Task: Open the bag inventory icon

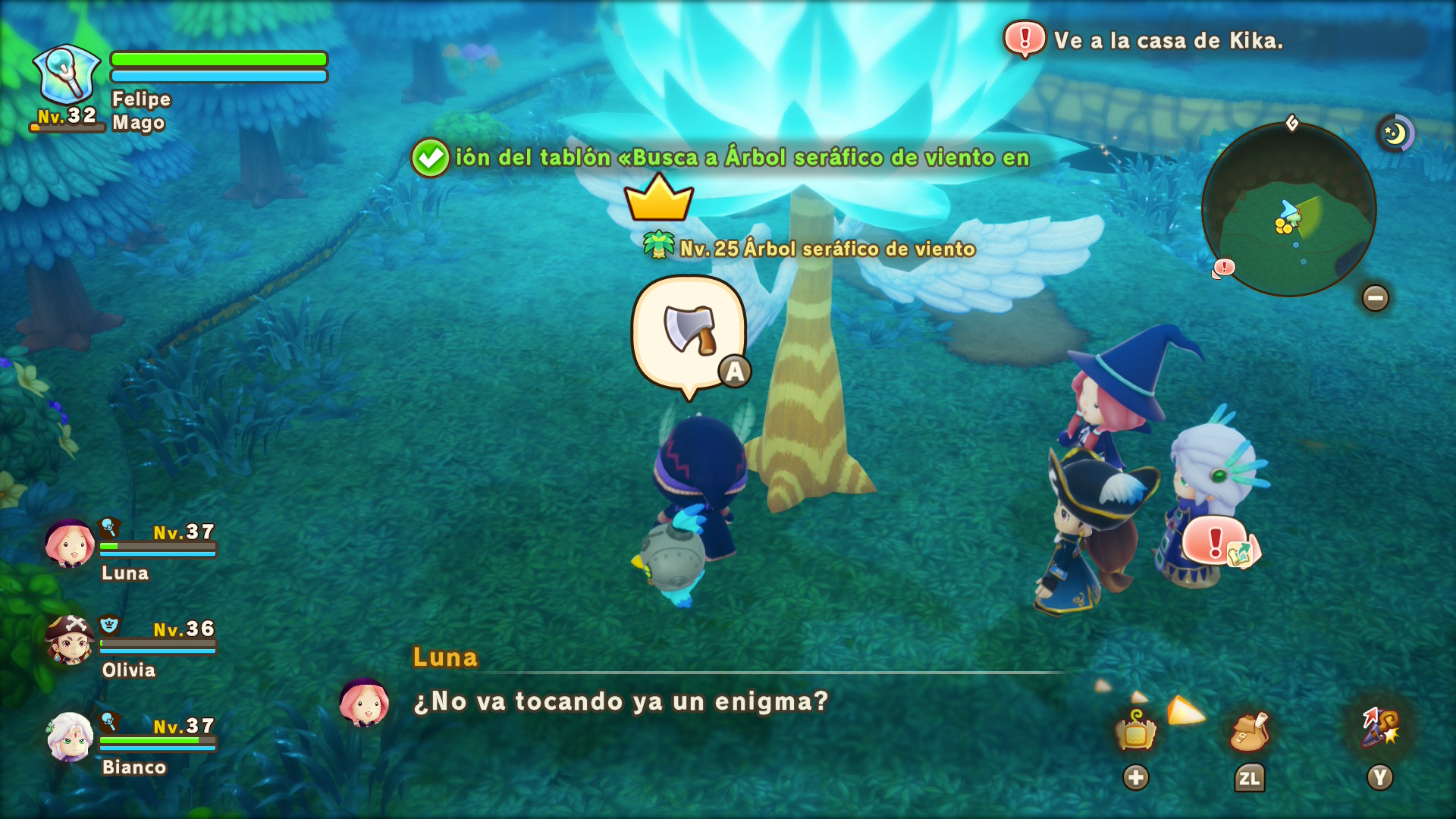Action: (1249, 731)
